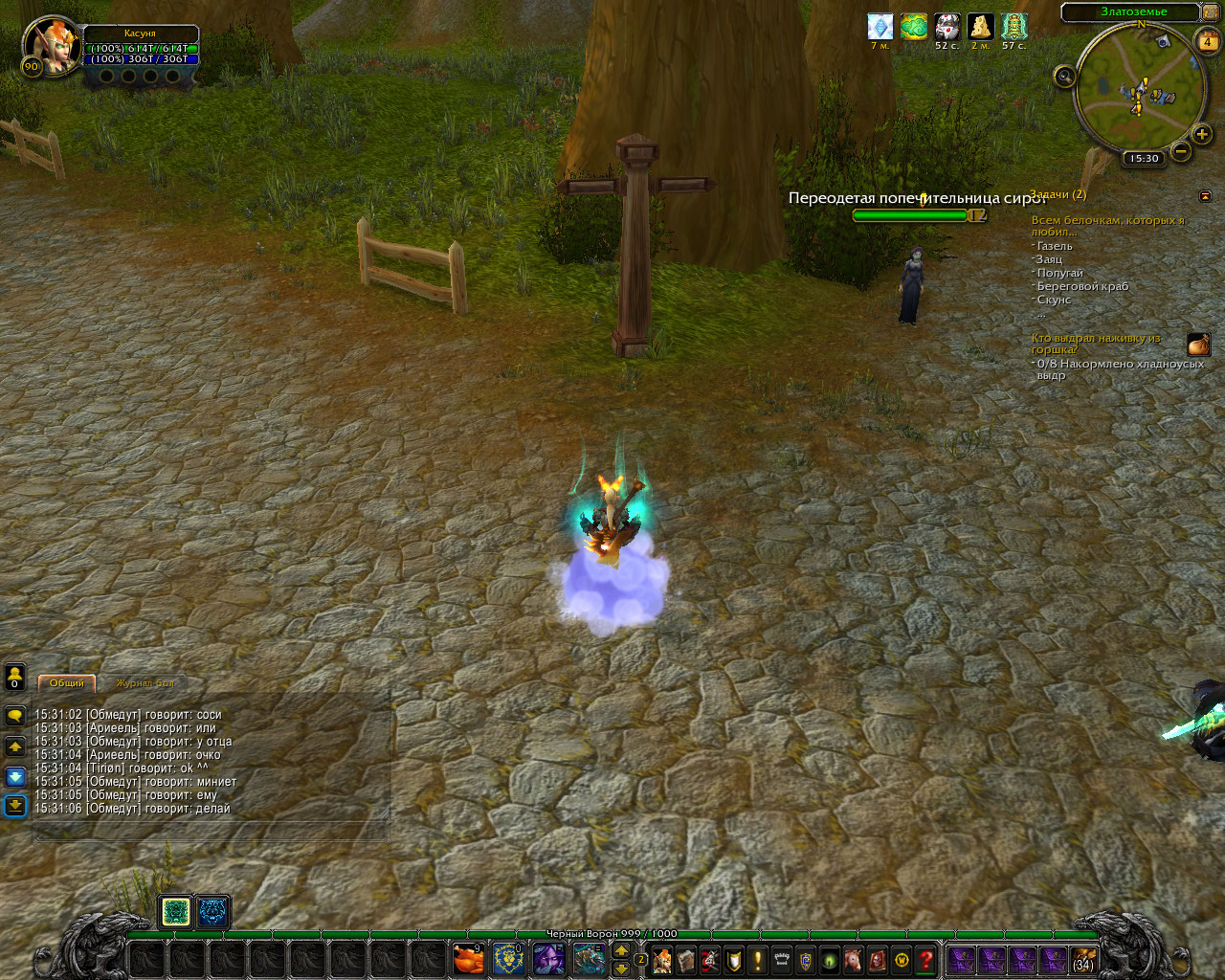Open the social friends button above chat

[14, 677]
